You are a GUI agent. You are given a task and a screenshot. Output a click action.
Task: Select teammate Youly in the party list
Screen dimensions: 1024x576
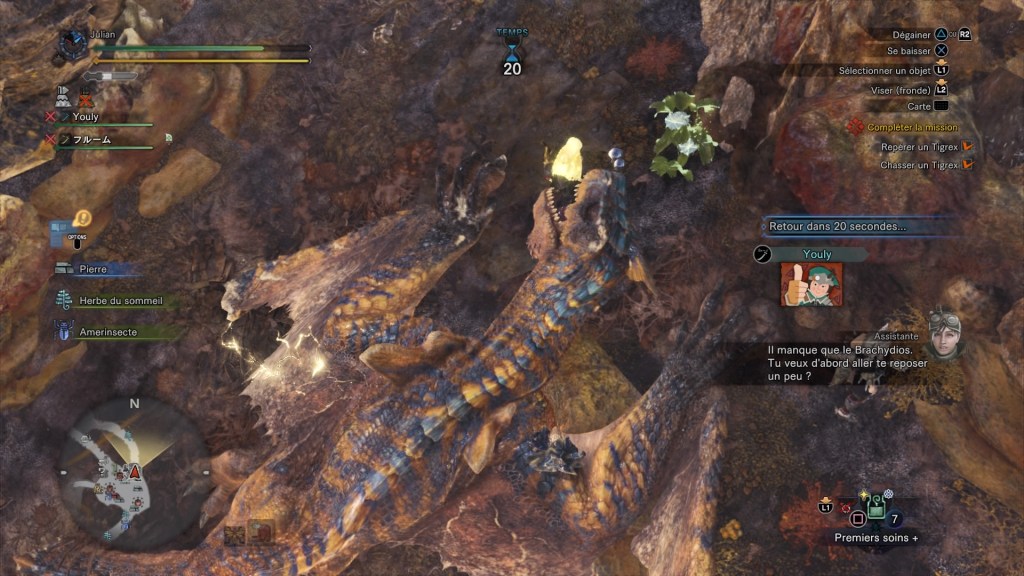[x=85, y=116]
